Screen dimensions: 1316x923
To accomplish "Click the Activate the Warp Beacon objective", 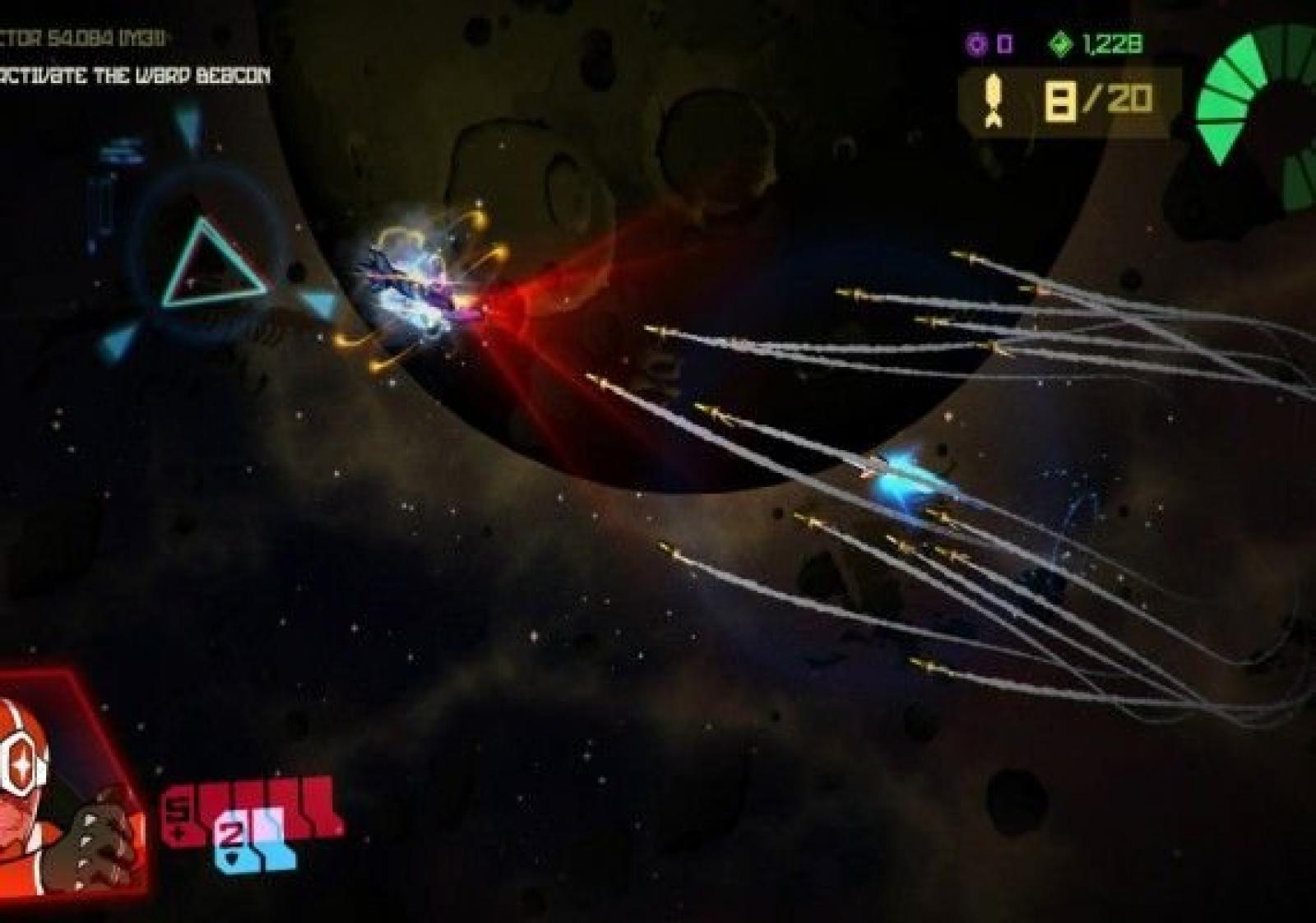I will pos(136,76).
